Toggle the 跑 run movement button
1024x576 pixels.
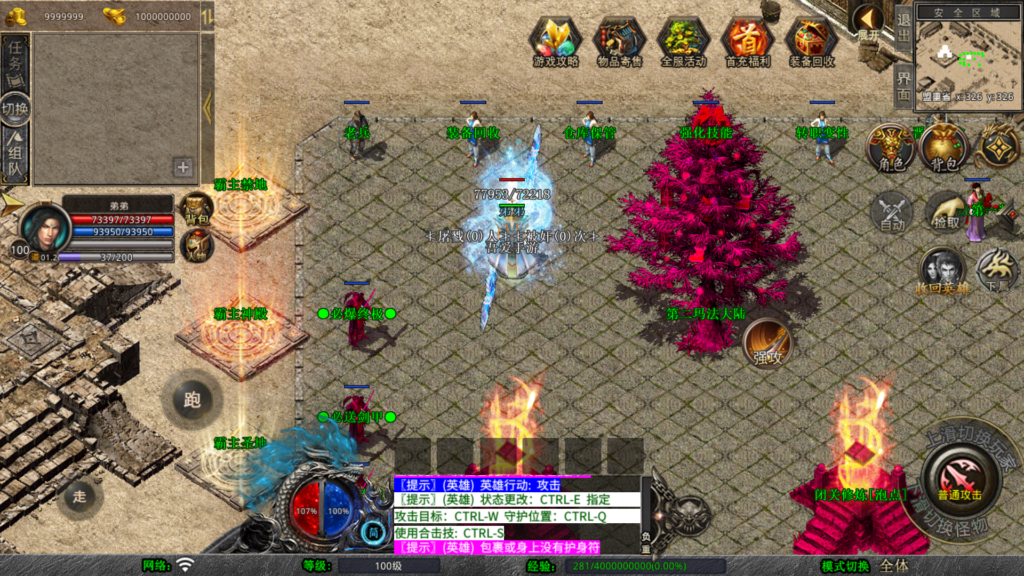(192, 400)
